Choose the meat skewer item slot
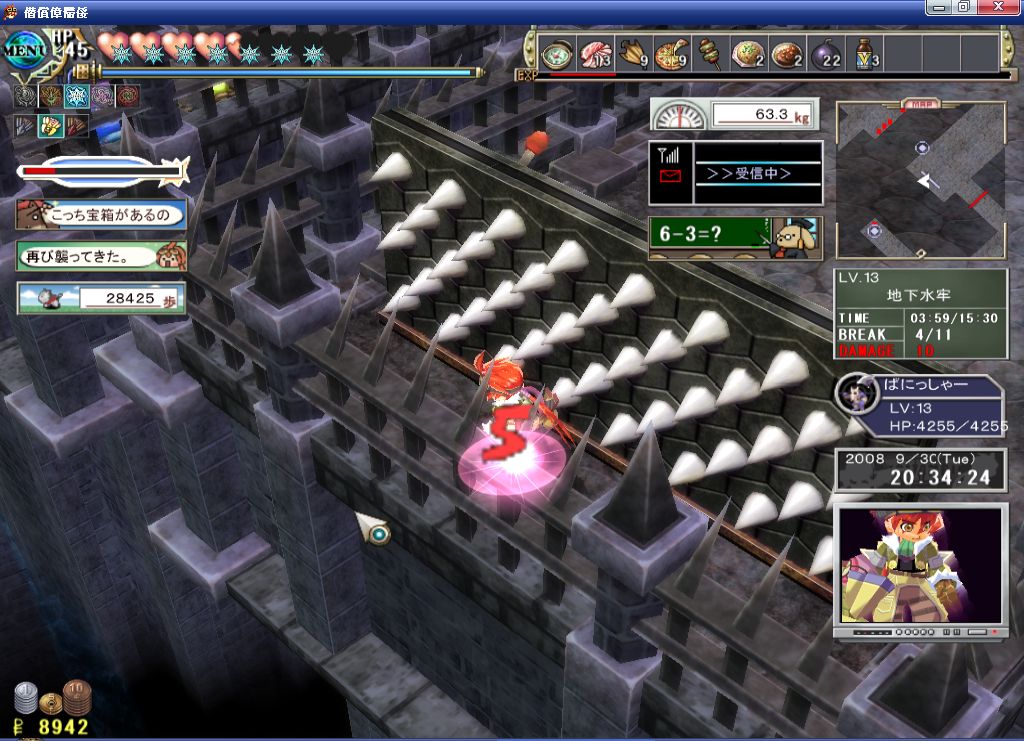Screen dimensions: 1024x741 709,53
